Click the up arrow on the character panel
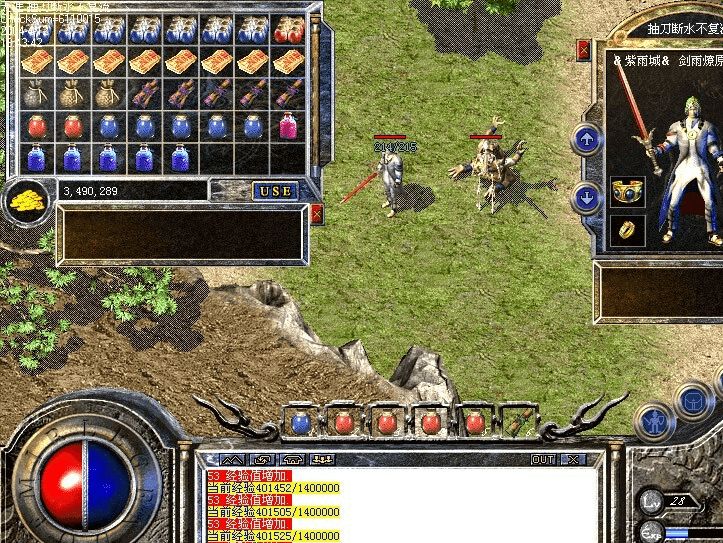 pos(587,140)
